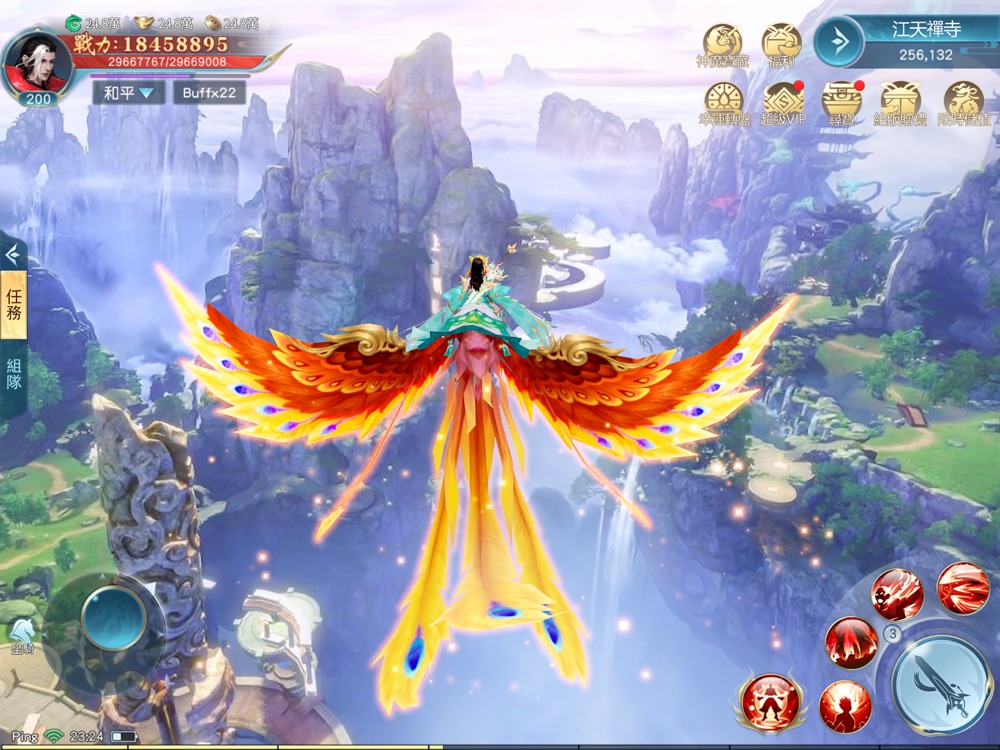Open the 限時儲值 limited-time top-up

(x=963, y=101)
